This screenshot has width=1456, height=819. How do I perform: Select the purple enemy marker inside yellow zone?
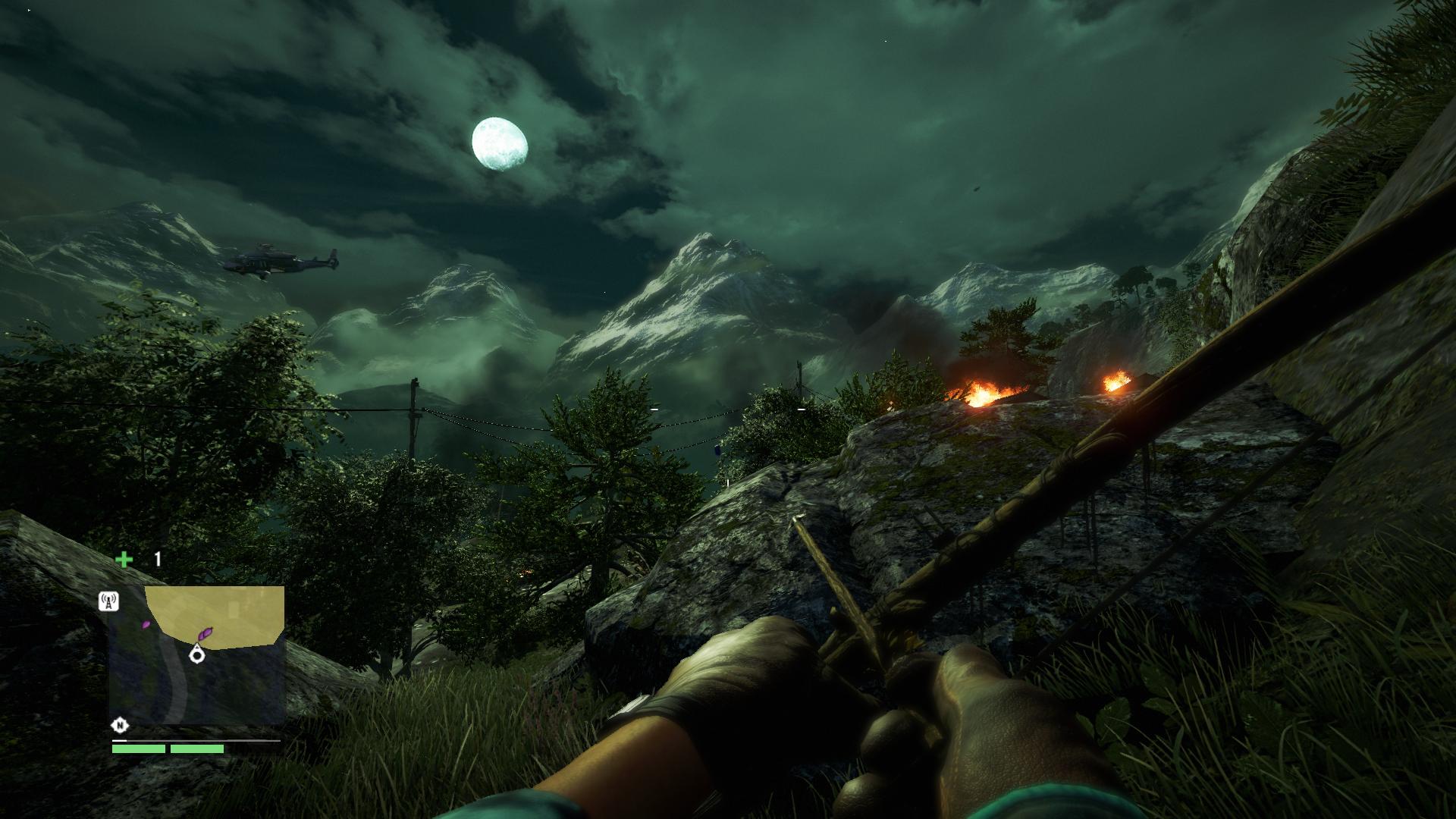click(x=206, y=633)
